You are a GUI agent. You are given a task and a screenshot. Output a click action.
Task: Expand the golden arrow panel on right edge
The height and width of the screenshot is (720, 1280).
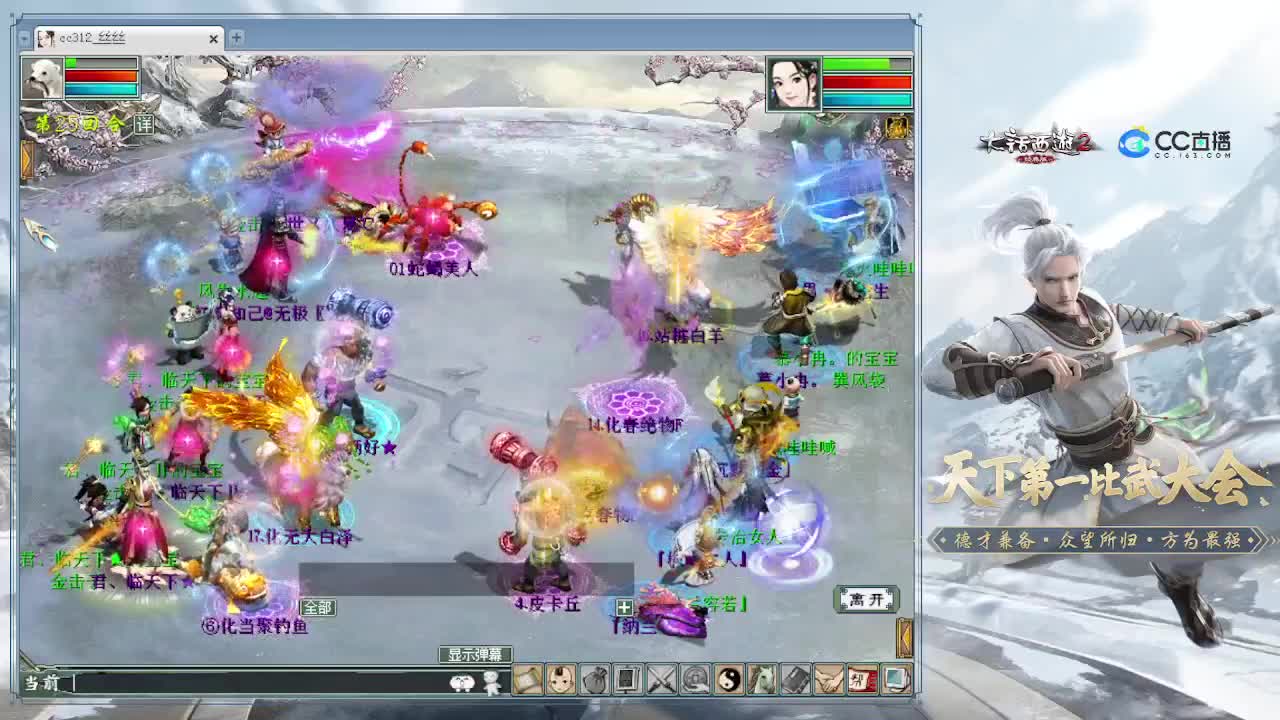(x=903, y=635)
